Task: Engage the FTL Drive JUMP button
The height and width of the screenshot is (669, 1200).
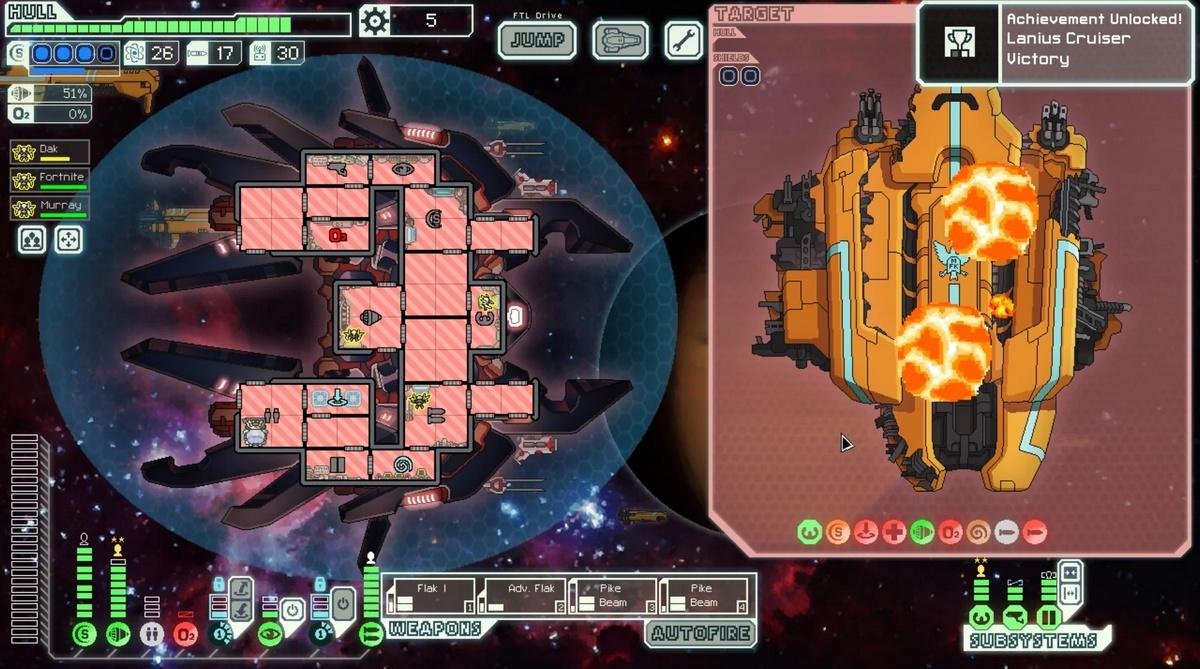Action: pos(537,41)
